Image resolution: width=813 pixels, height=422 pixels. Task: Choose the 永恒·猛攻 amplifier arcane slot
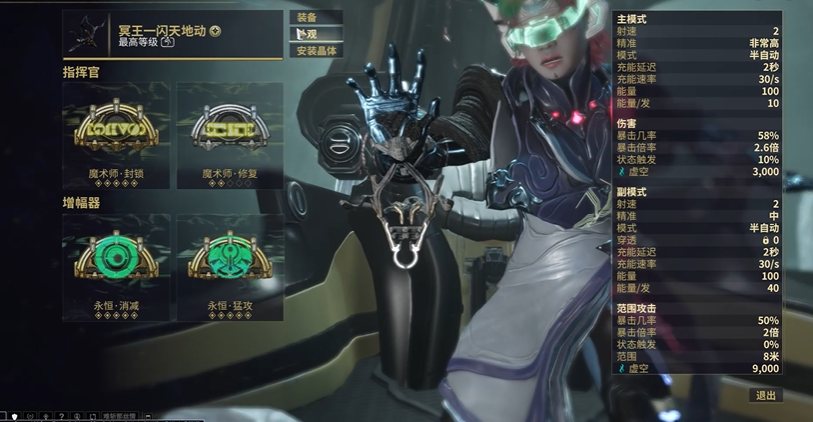(229, 262)
